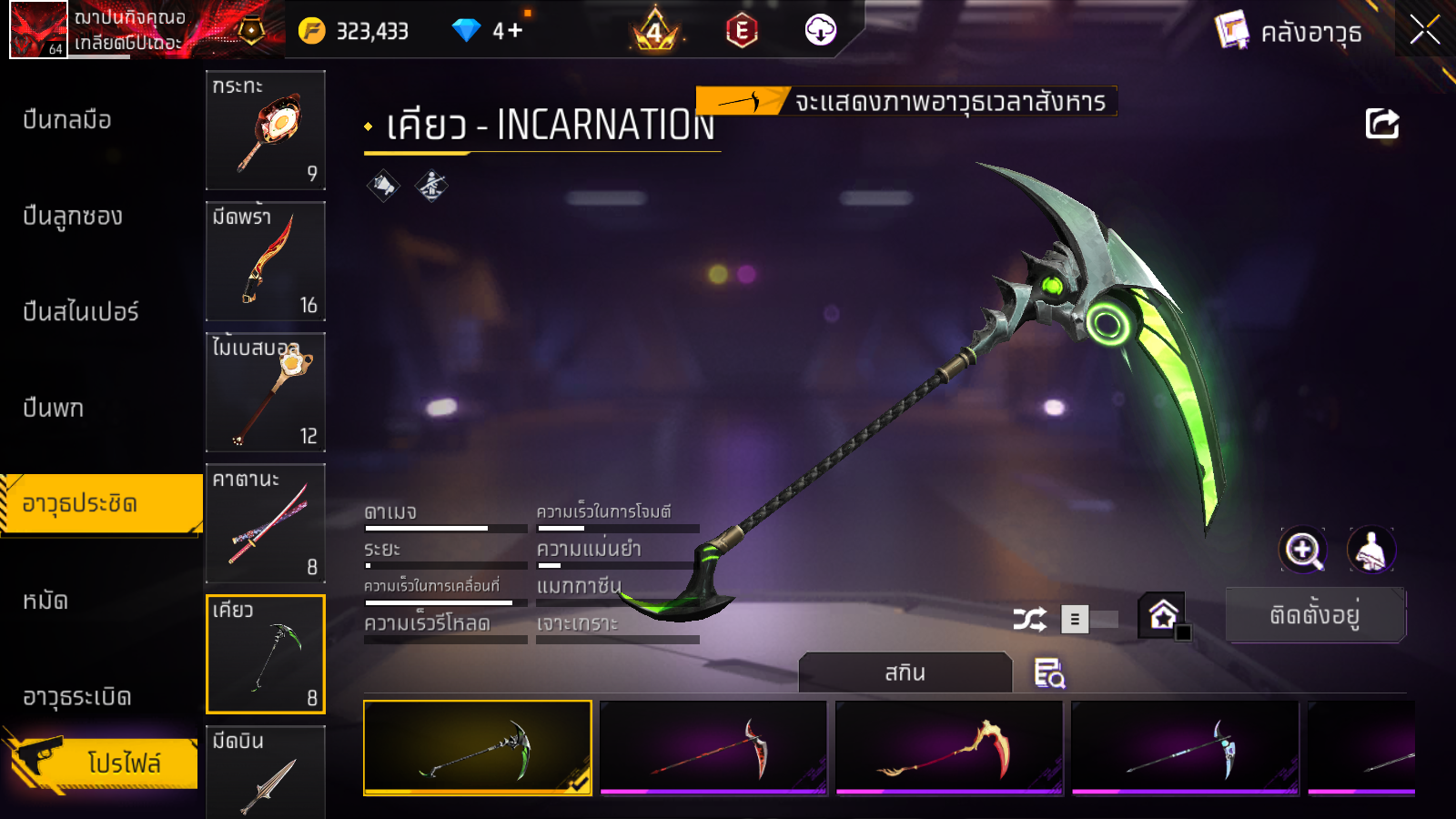This screenshot has width=1456, height=819.
Task: Select the มีดพร้า machete weapon
Action: tap(266, 261)
